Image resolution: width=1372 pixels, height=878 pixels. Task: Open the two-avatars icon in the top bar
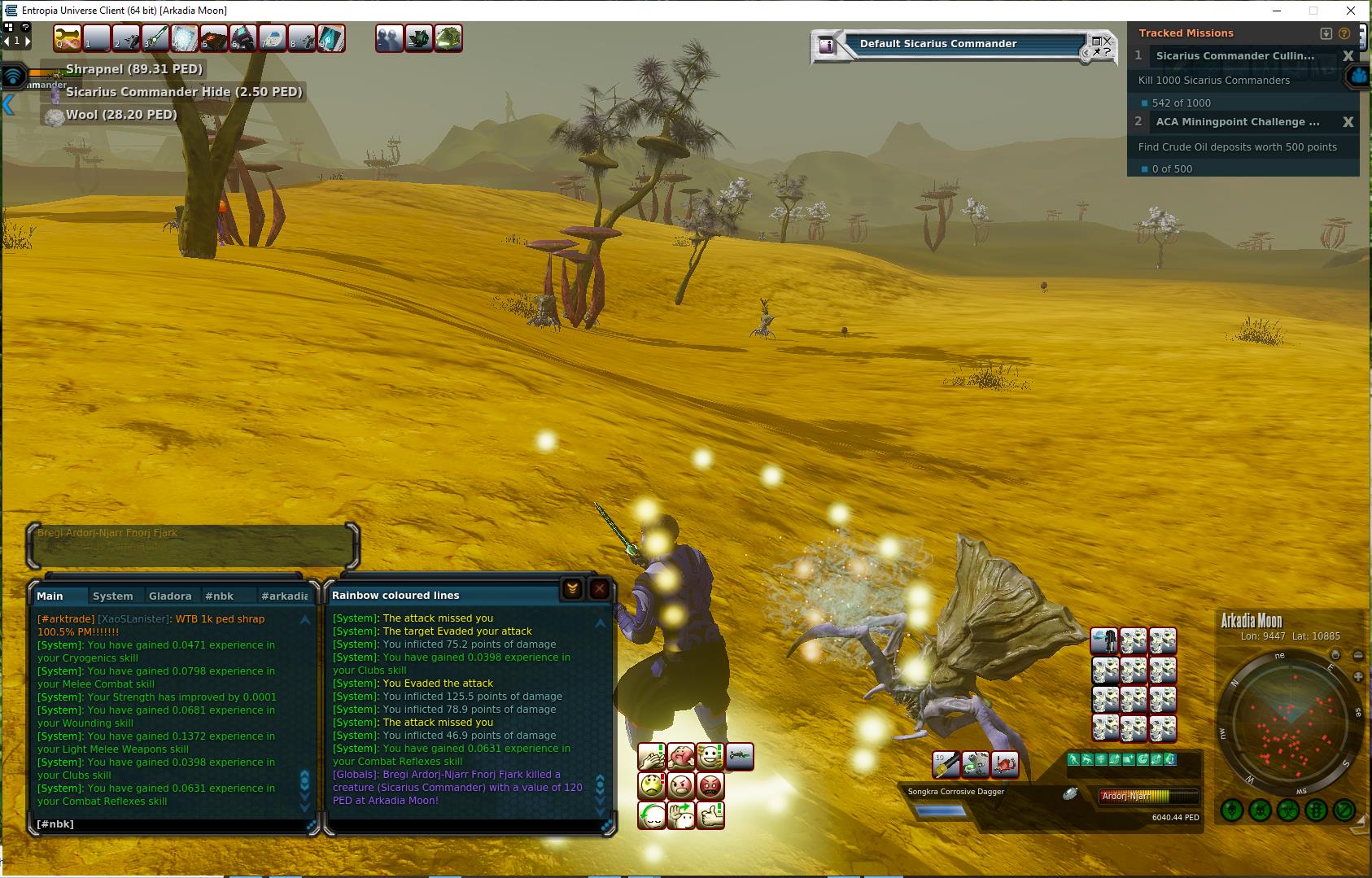click(x=389, y=38)
